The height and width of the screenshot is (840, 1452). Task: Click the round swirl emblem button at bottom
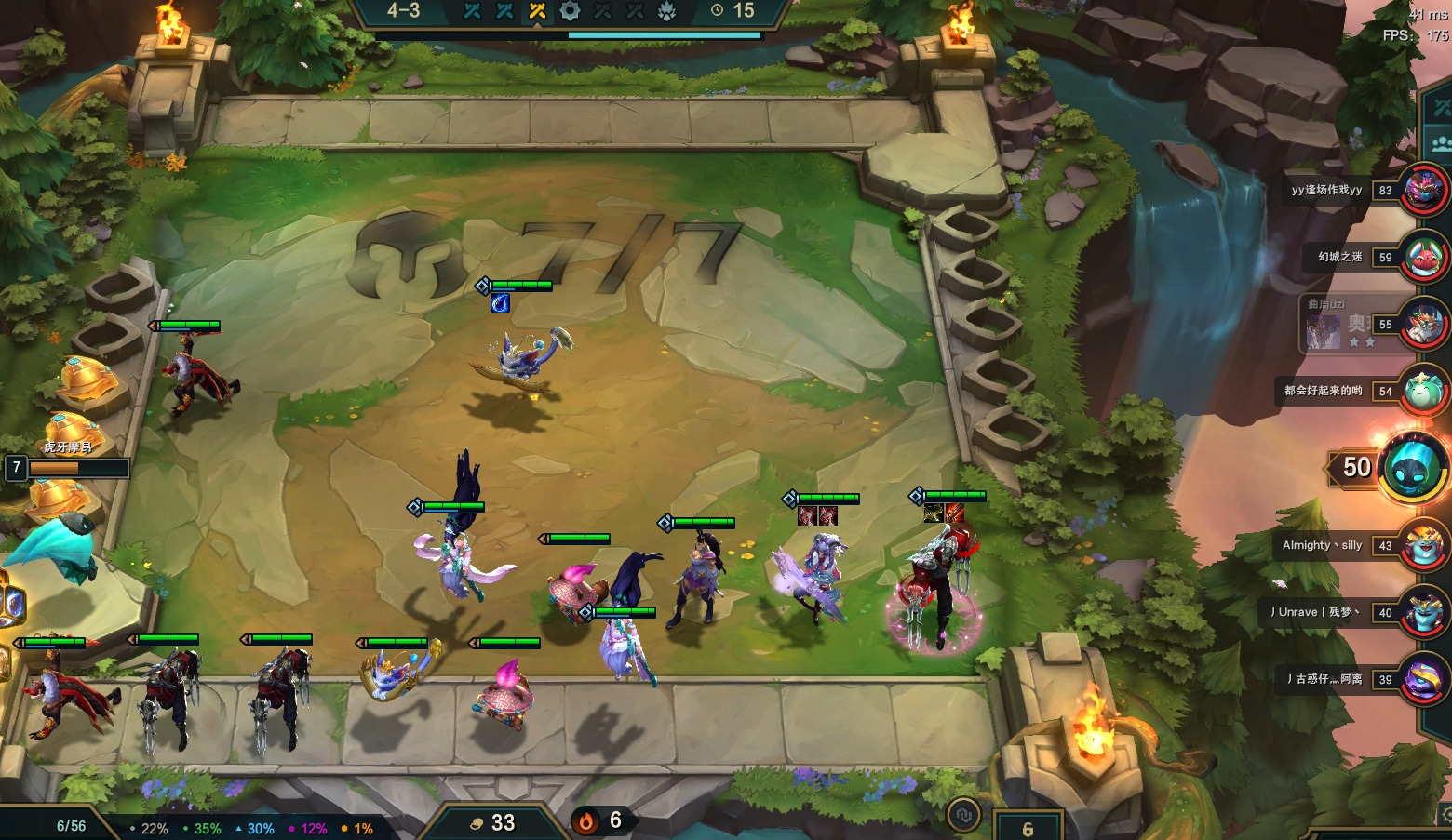[963, 816]
